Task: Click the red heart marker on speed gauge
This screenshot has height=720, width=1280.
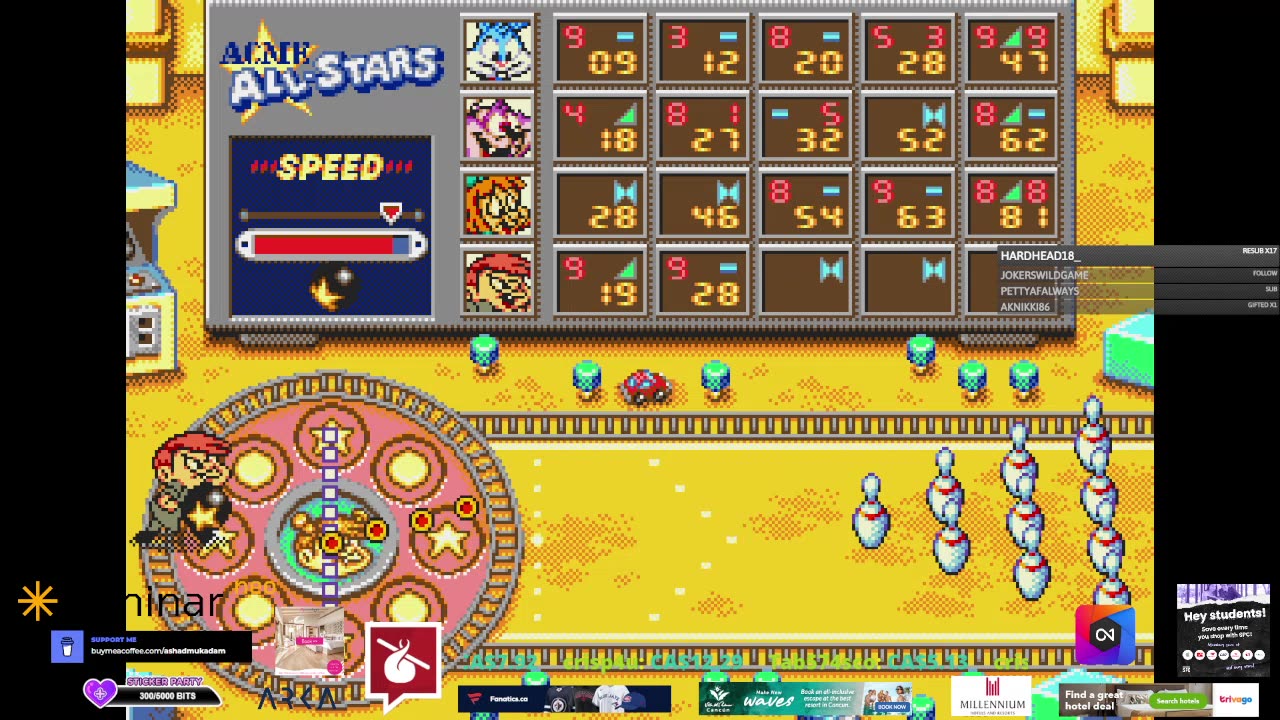Action: click(x=391, y=213)
